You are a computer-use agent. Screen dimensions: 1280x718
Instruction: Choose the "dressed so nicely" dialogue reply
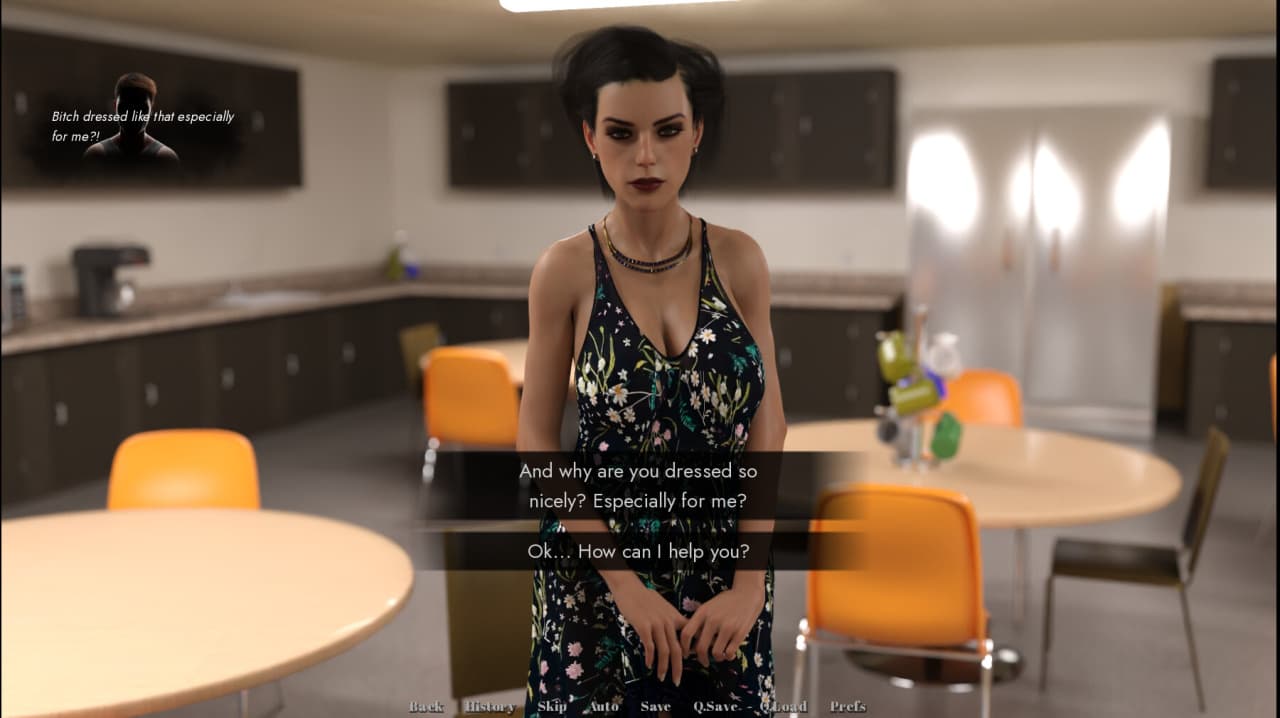tap(638, 486)
